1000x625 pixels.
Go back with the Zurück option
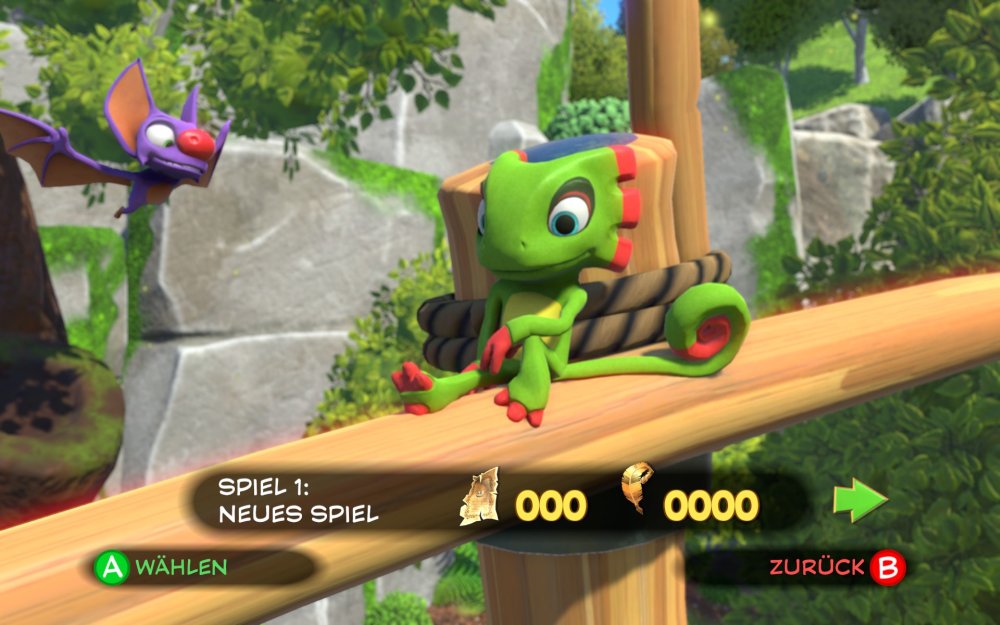click(836, 568)
